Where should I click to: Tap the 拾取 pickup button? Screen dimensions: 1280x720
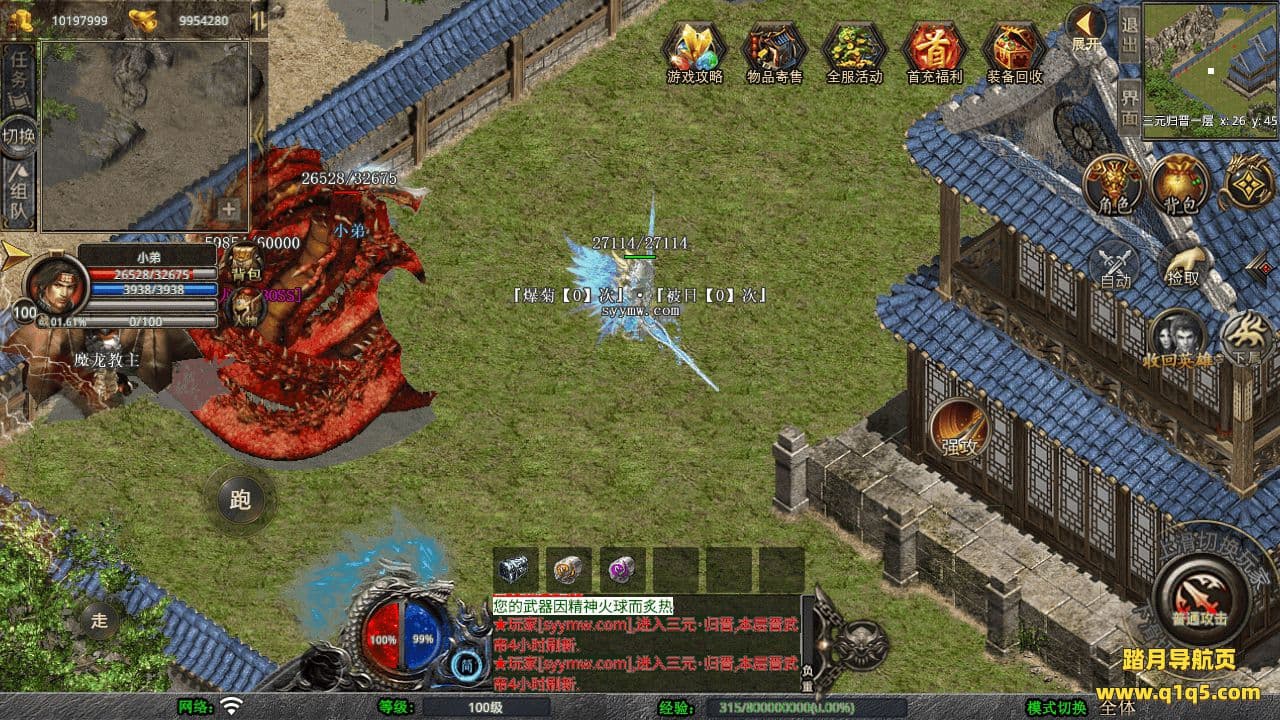(1182, 264)
